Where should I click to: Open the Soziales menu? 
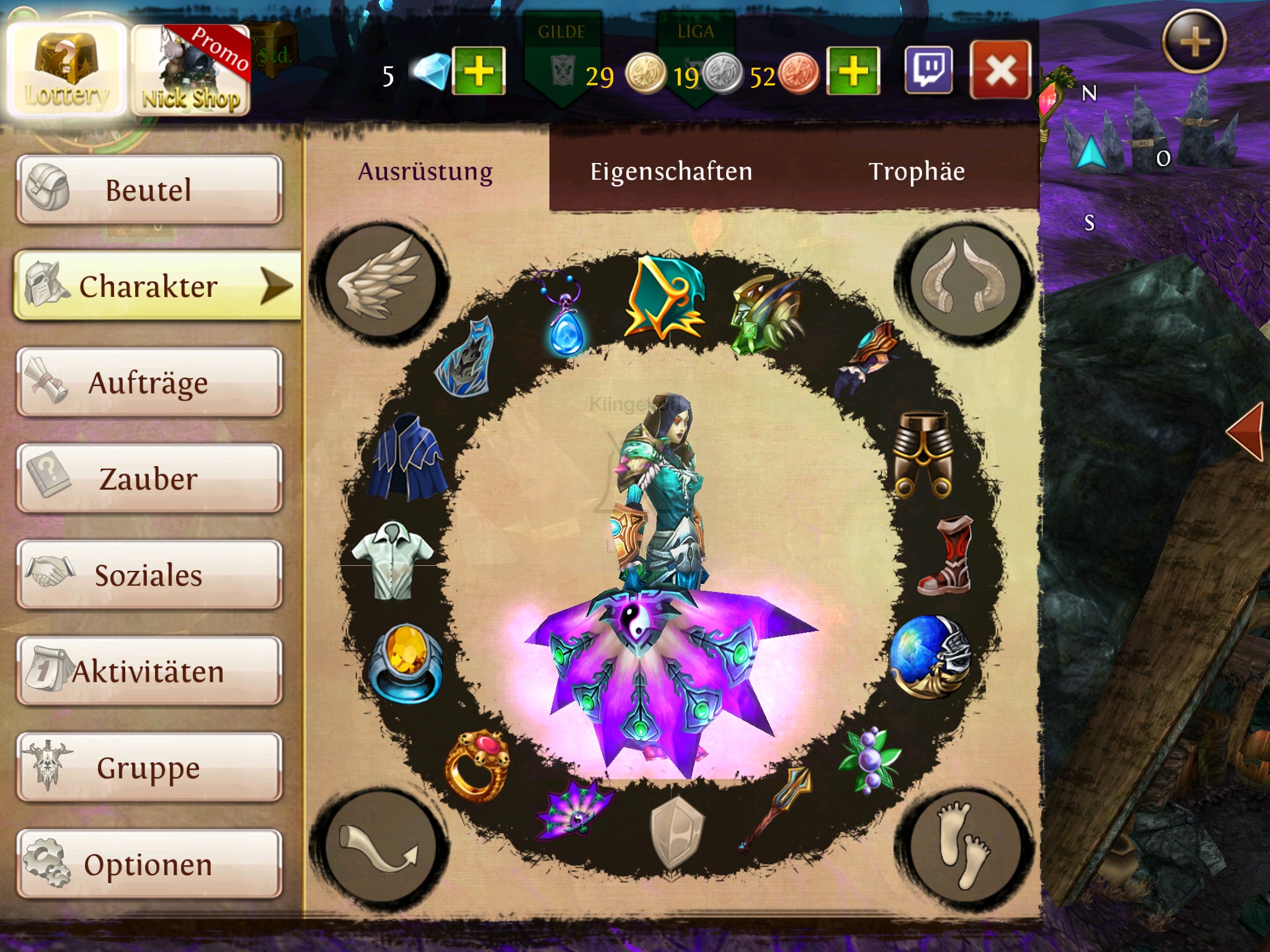tap(149, 575)
